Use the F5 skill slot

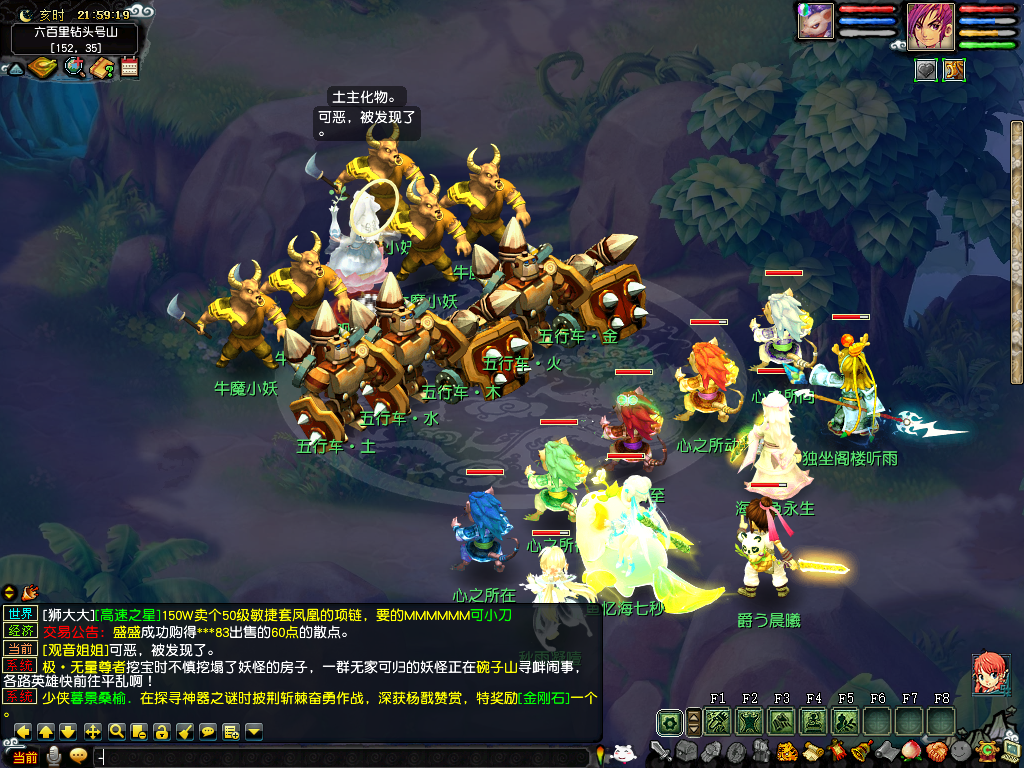click(x=846, y=721)
